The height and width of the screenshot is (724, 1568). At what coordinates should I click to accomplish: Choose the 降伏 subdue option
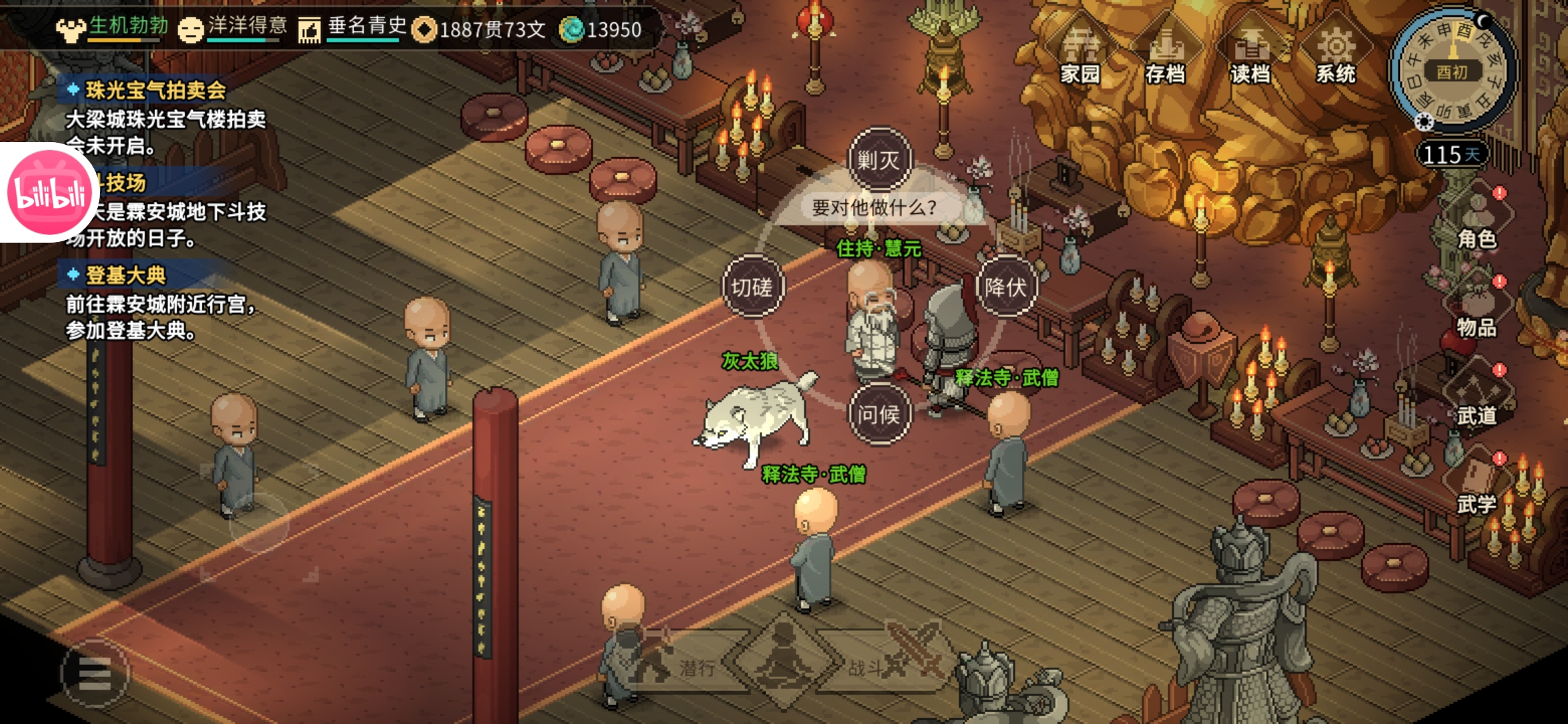pos(1006,287)
